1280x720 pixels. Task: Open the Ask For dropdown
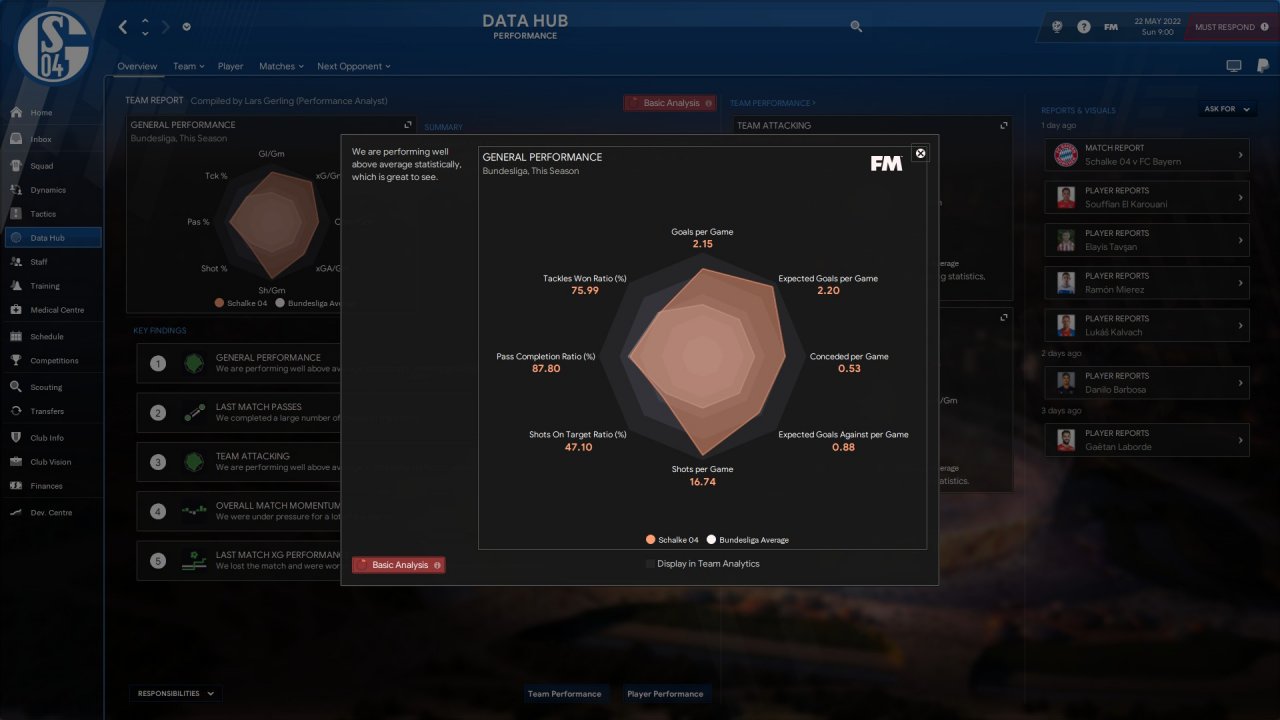click(1225, 109)
